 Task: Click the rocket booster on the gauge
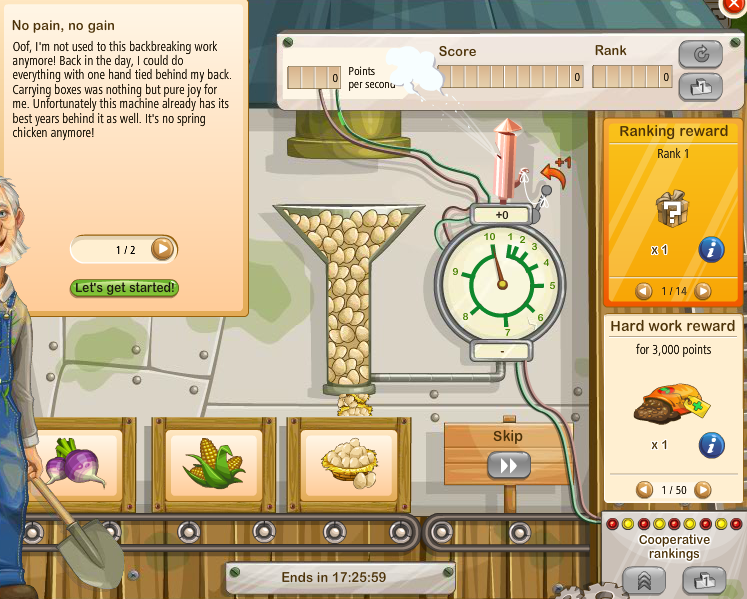coord(504,160)
